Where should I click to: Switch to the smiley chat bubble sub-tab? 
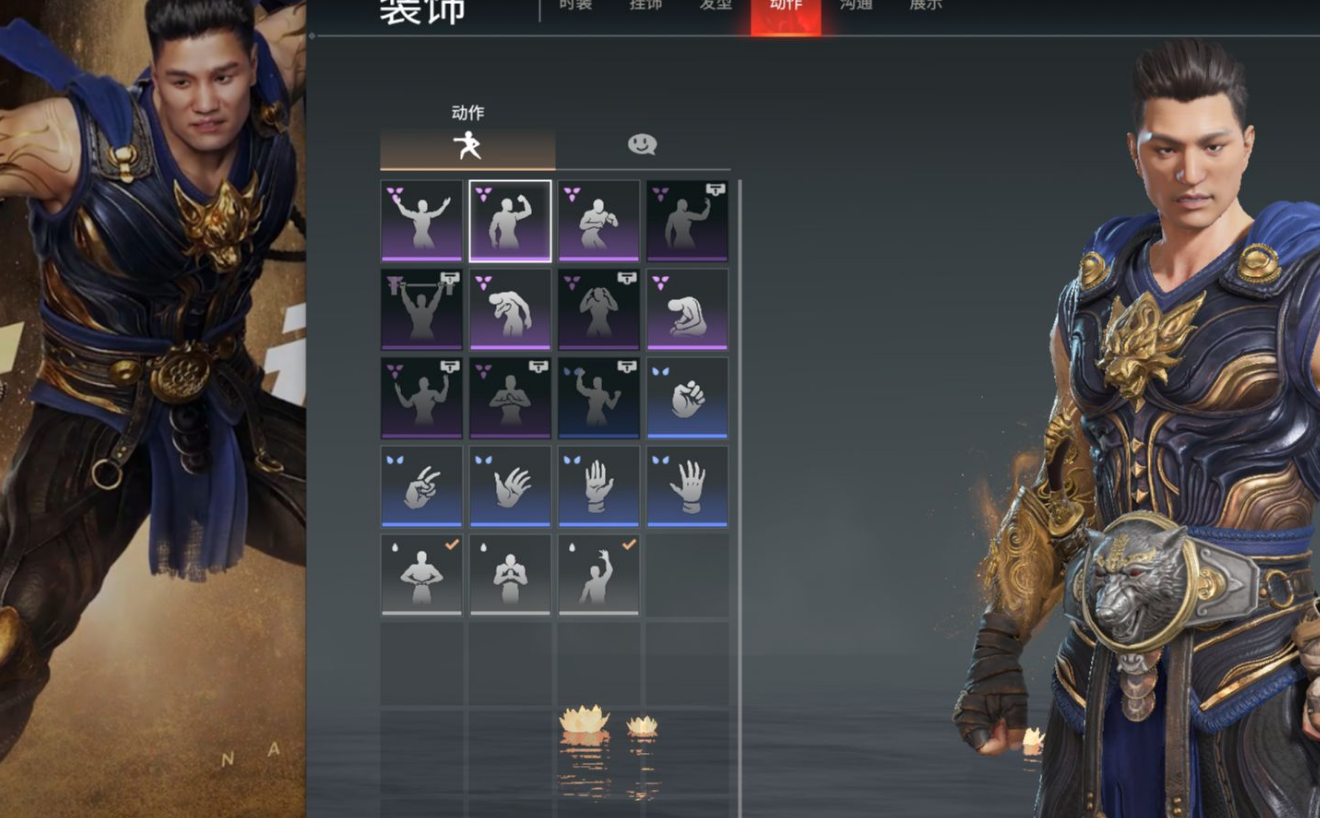[x=642, y=146]
